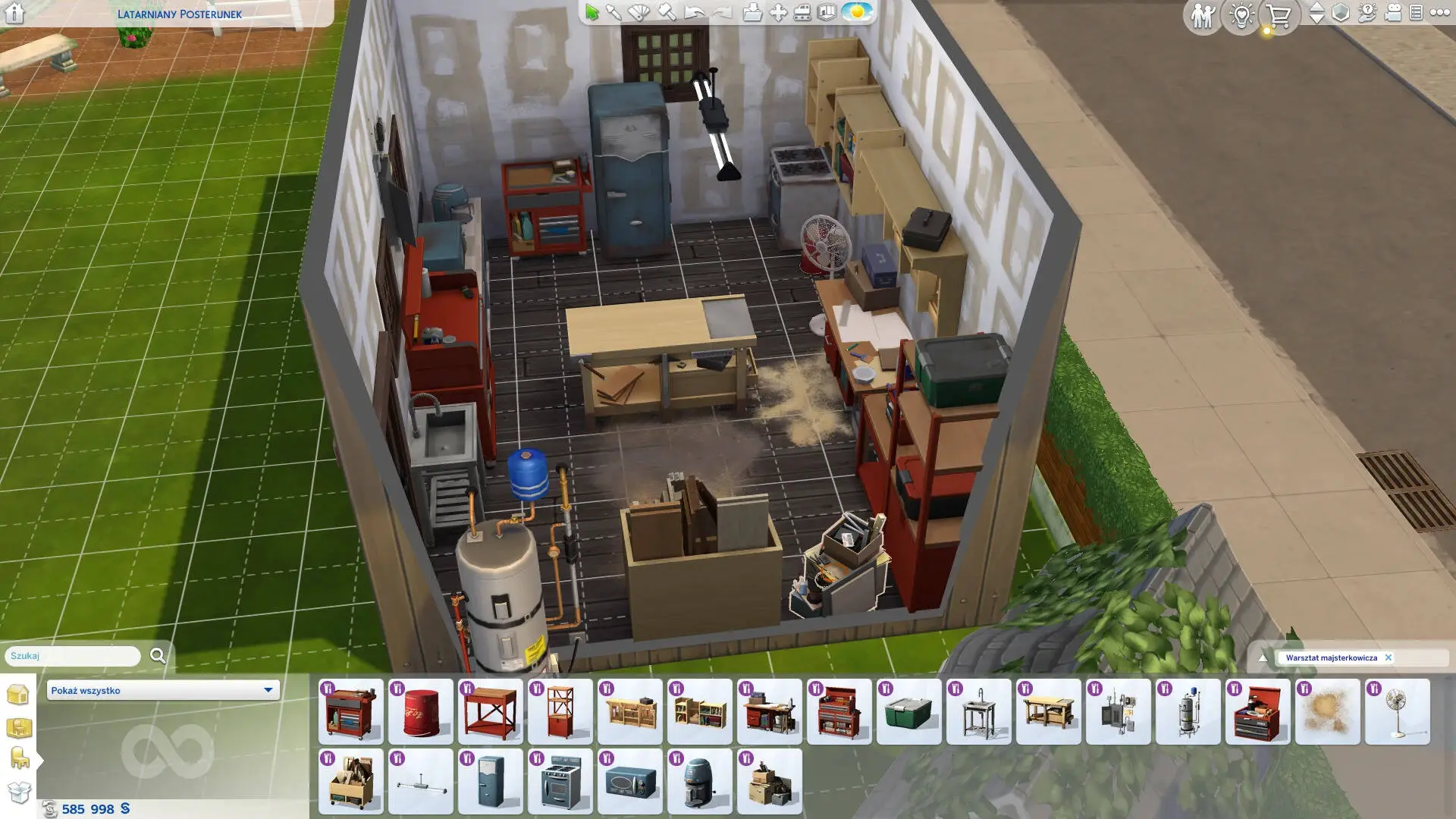Remove the Warsztat majsterkowicza filter

(x=1389, y=657)
